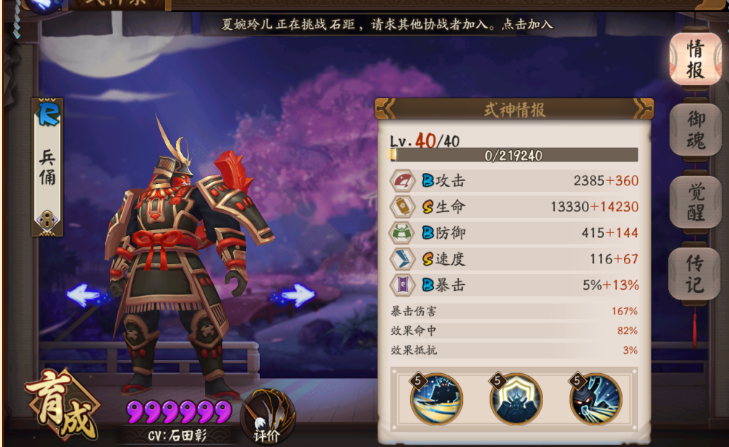Switch to the 情报 info tab
This screenshot has height=447, width=729.
[695, 60]
